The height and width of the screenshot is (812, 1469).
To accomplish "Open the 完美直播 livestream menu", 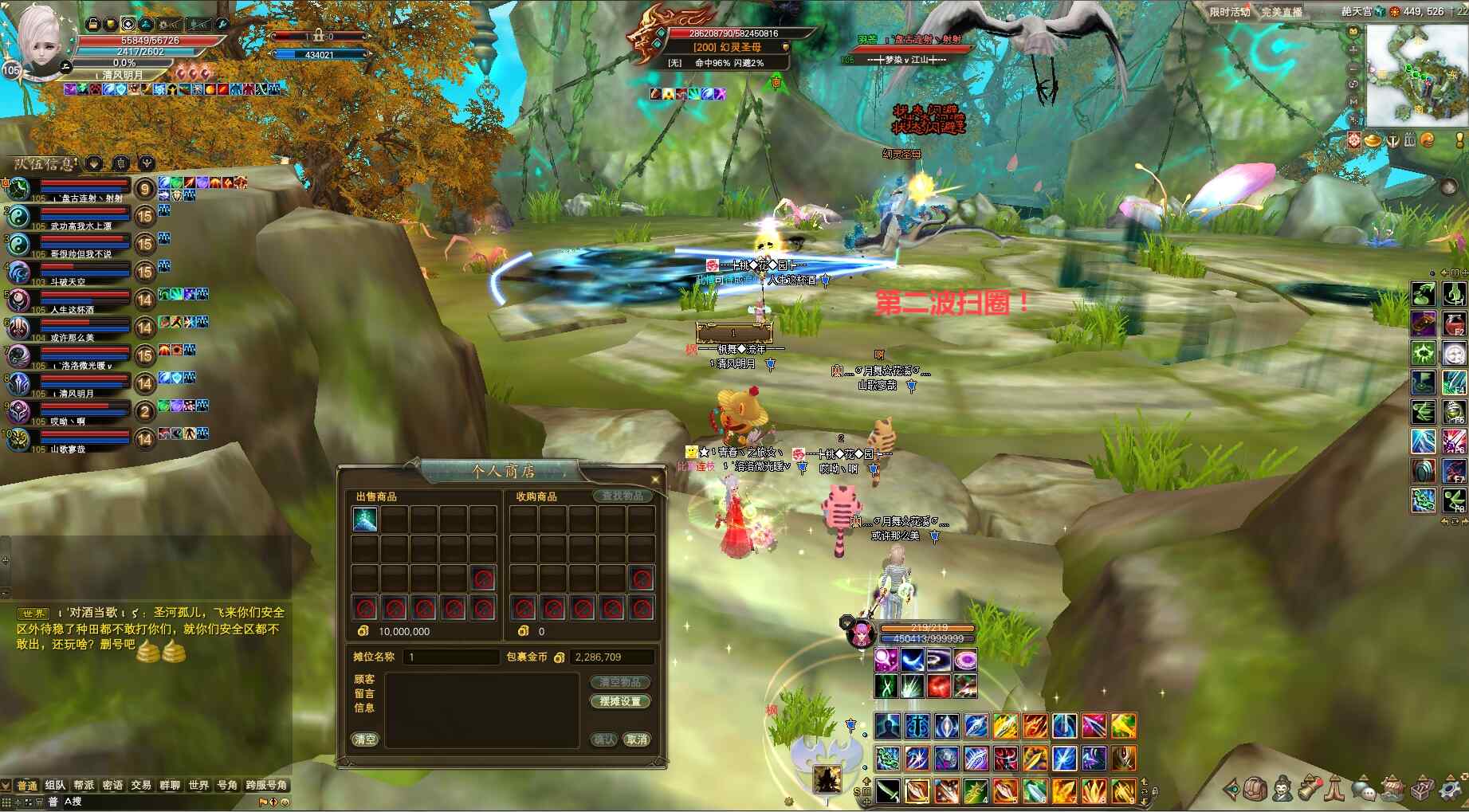I will (1281, 12).
